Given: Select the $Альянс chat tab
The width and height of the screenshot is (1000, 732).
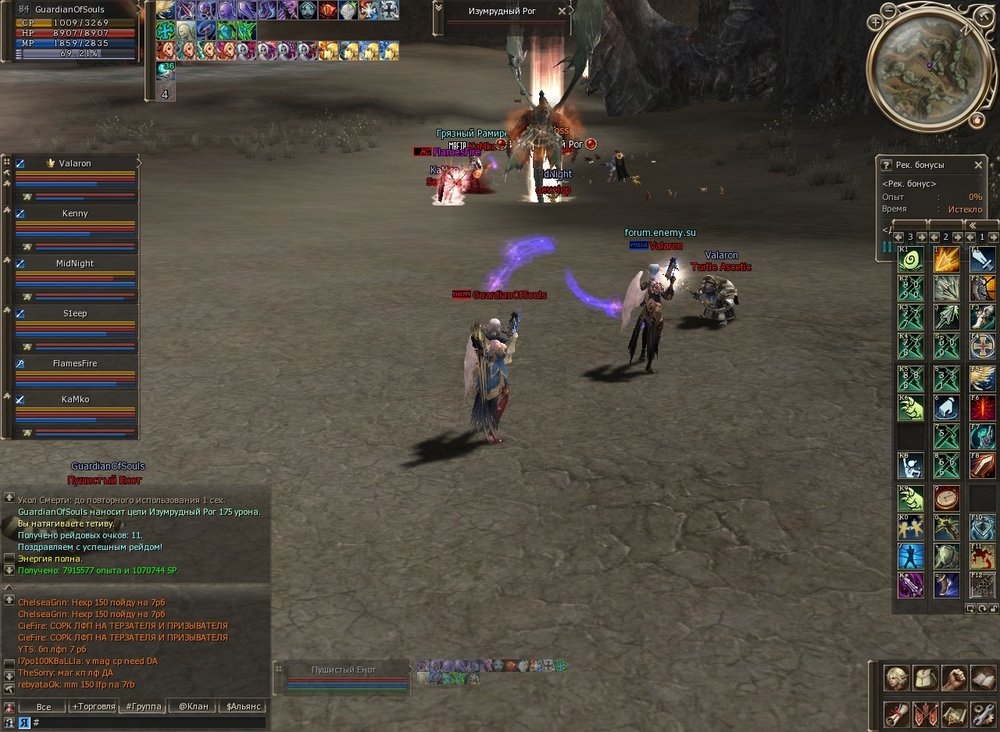Looking at the screenshot, I should point(243,706).
